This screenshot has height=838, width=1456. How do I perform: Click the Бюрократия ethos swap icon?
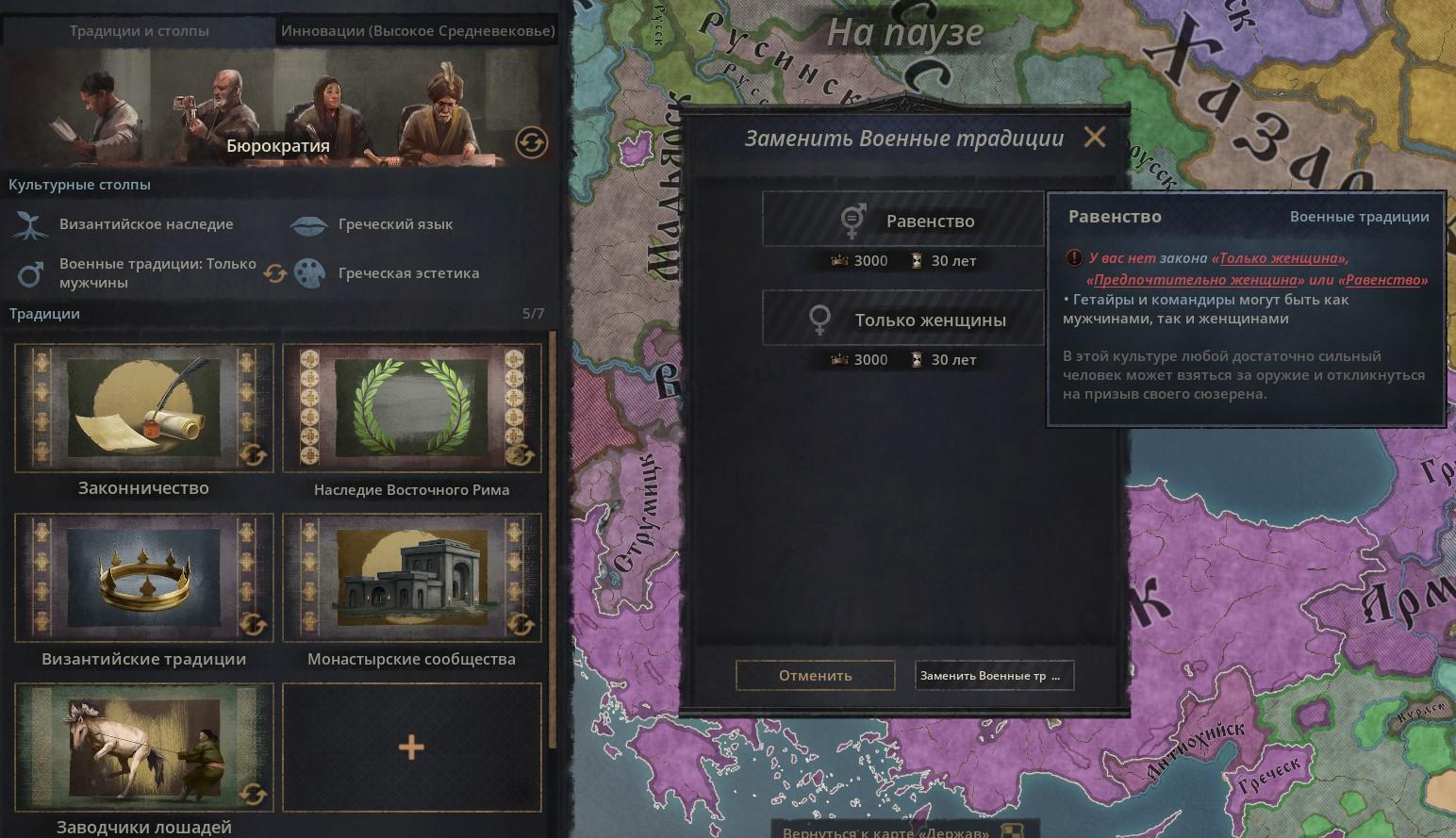[x=531, y=143]
